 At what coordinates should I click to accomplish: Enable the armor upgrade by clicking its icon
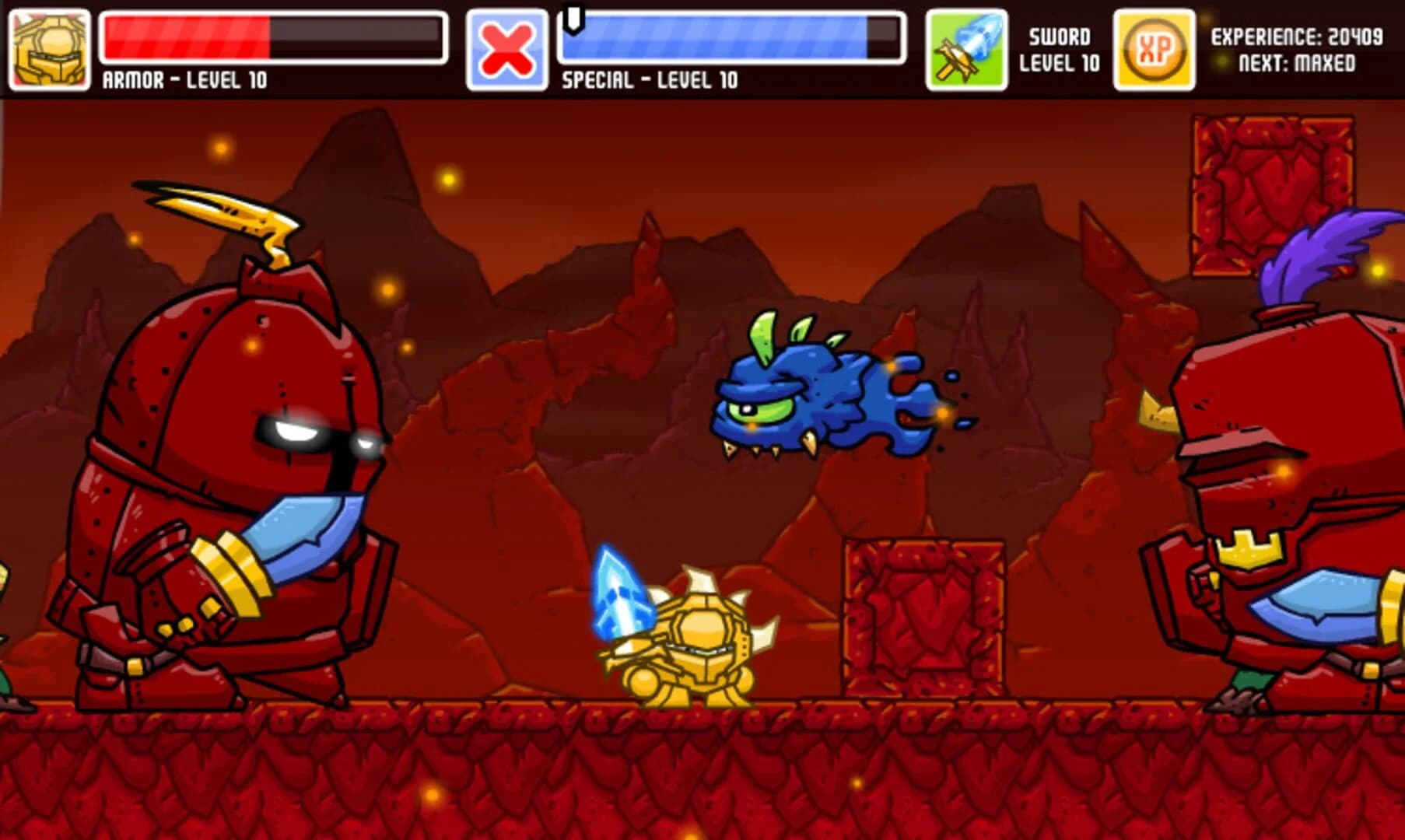pos(48,48)
